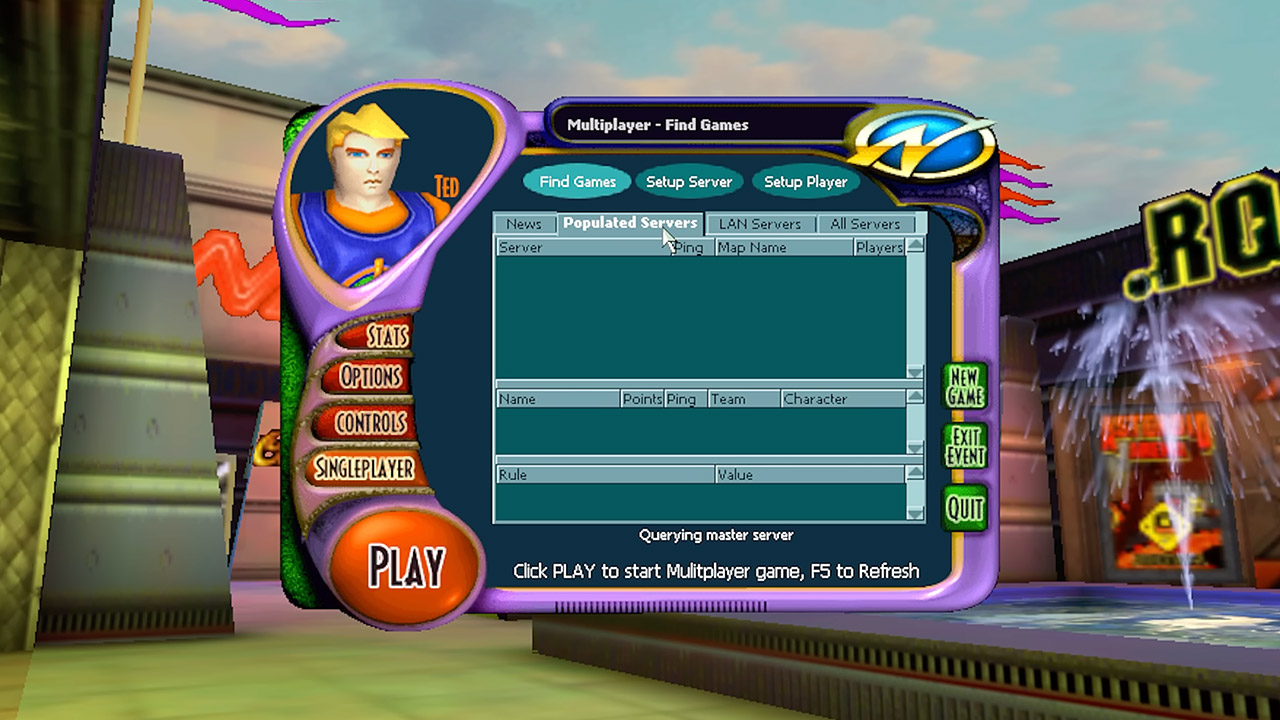Select the Find Games tab button
Image resolution: width=1280 pixels, height=720 pixels.
[577, 181]
